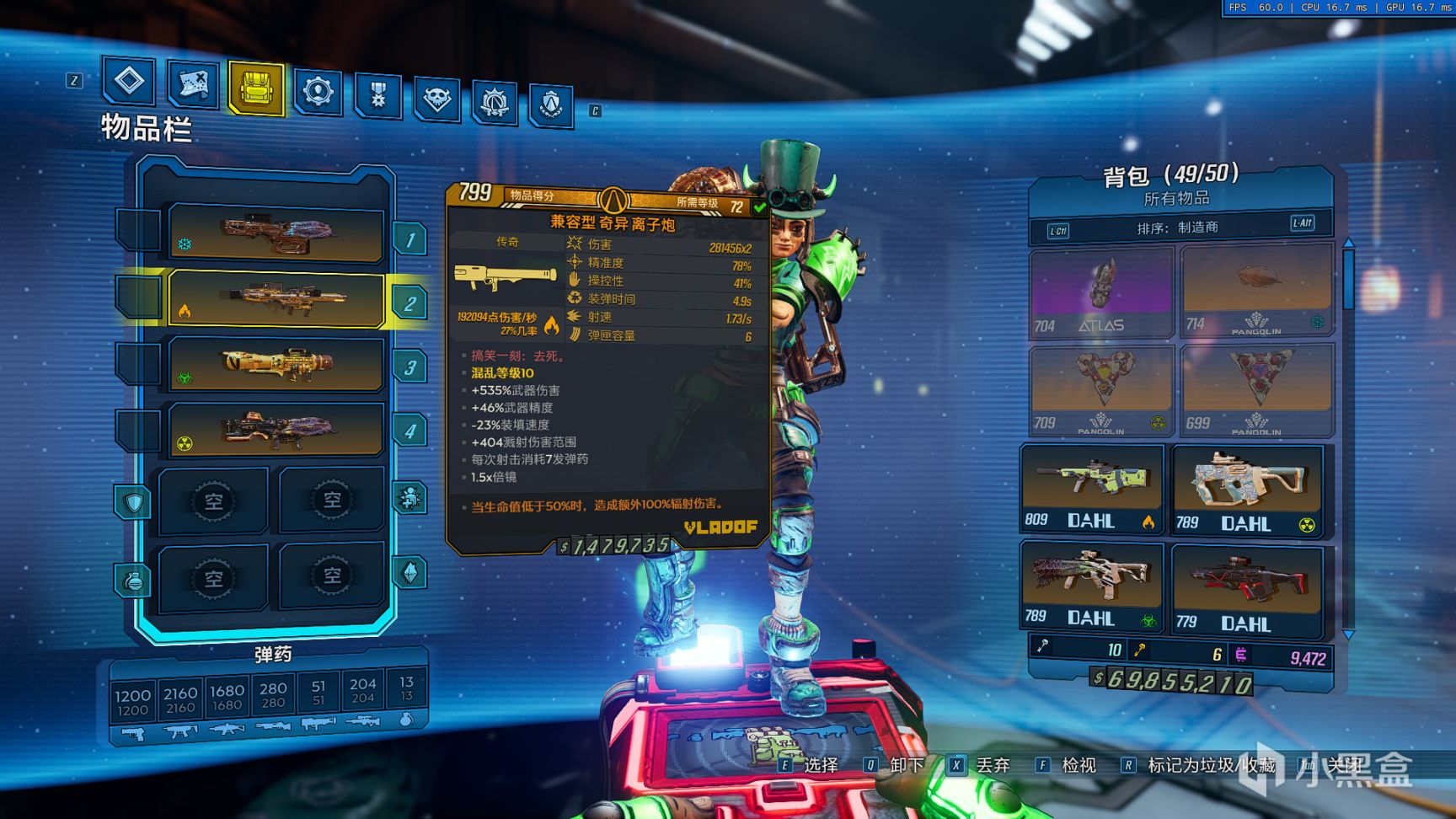The image size is (1456, 819).
Task: Change the backpack sort order (排序)
Action: 1177,227
